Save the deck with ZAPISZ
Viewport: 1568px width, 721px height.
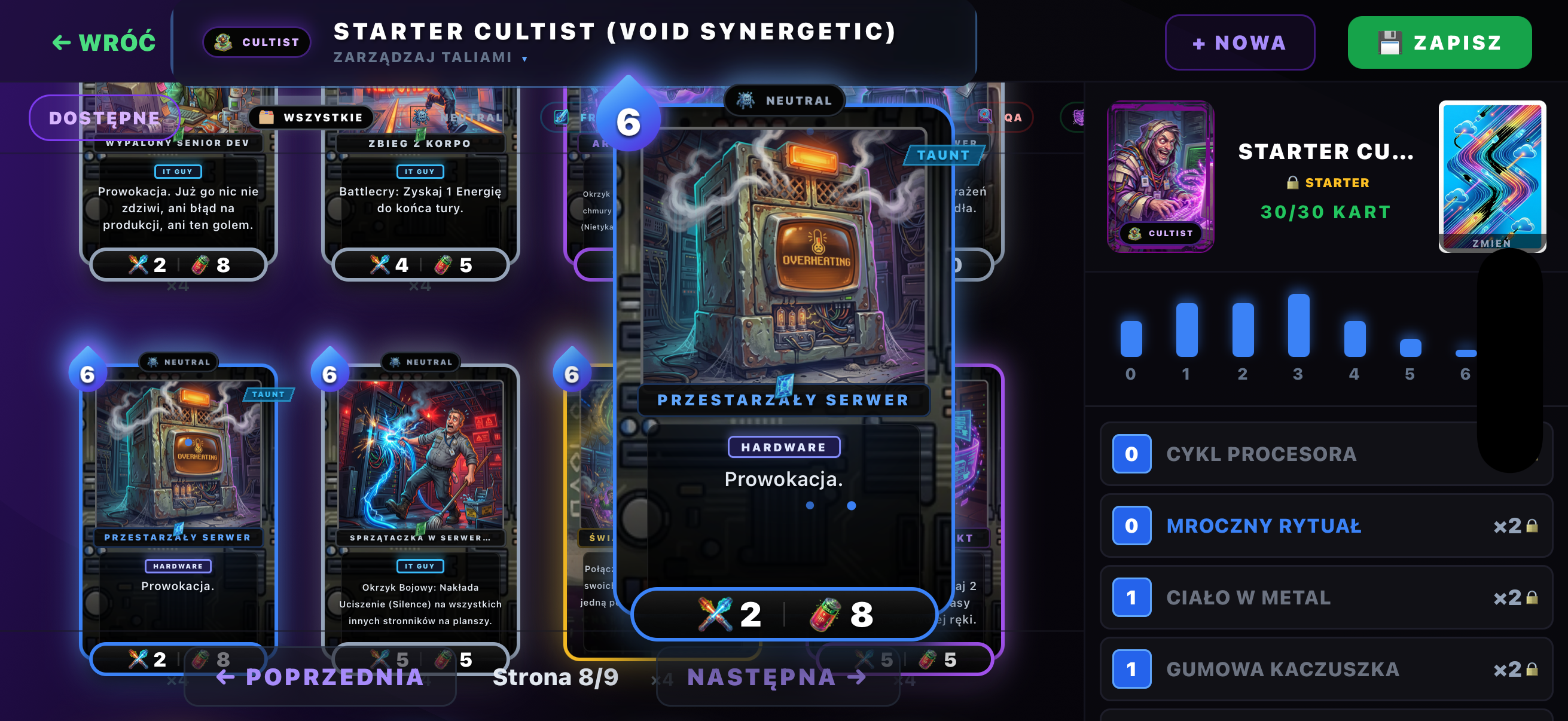click(x=1439, y=42)
